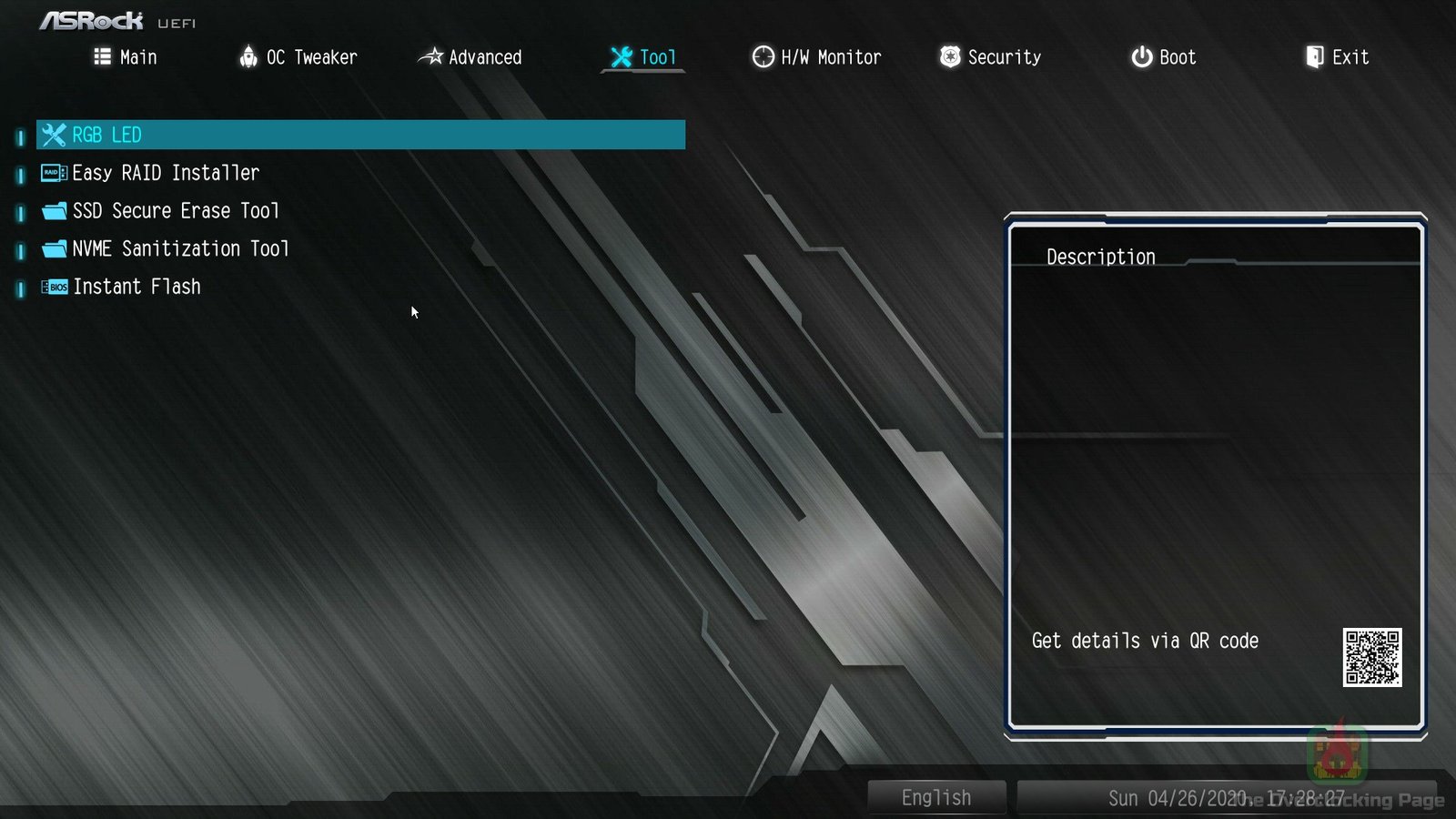1456x819 pixels.
Task: Switch to the Boot tab
Action: tap(1163, 57)
